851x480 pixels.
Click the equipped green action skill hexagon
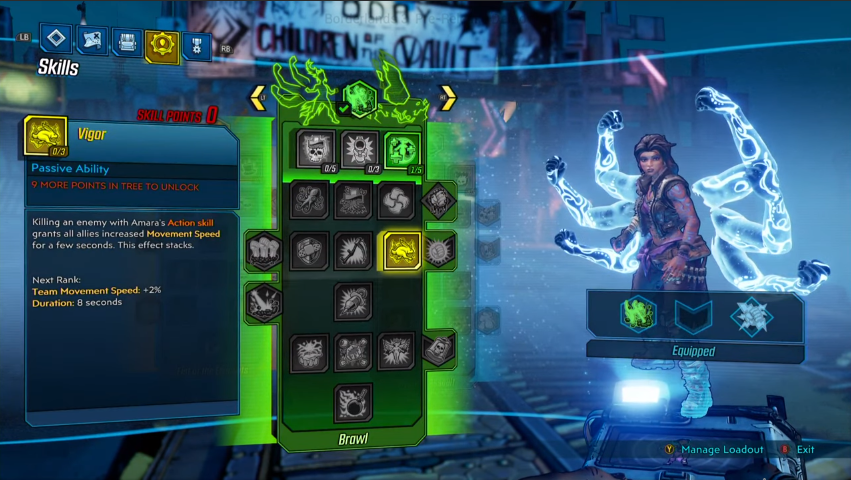coord(638,315)
